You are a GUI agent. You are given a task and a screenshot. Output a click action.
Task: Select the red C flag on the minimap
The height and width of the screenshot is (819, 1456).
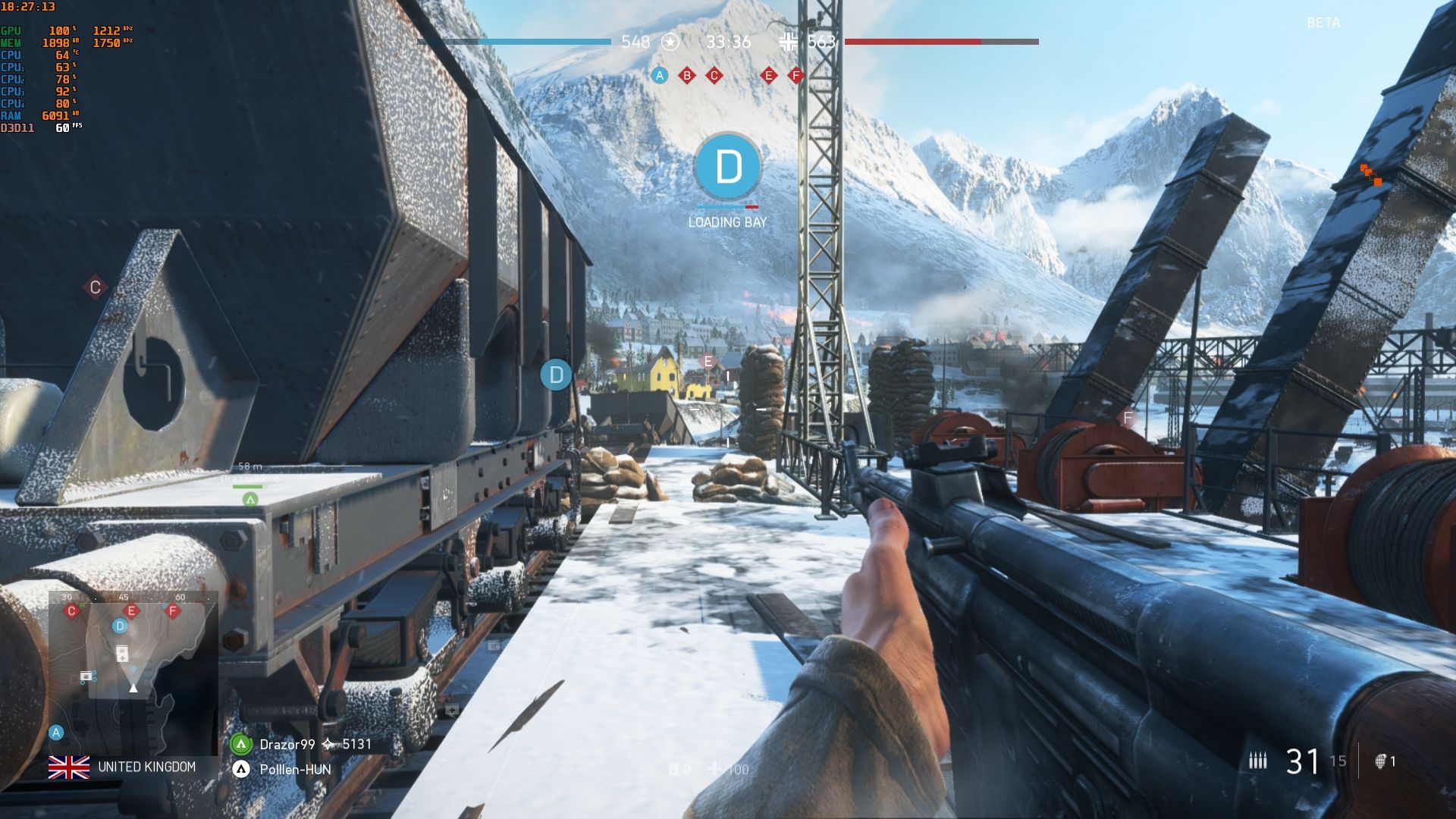[x=72, y=610]
